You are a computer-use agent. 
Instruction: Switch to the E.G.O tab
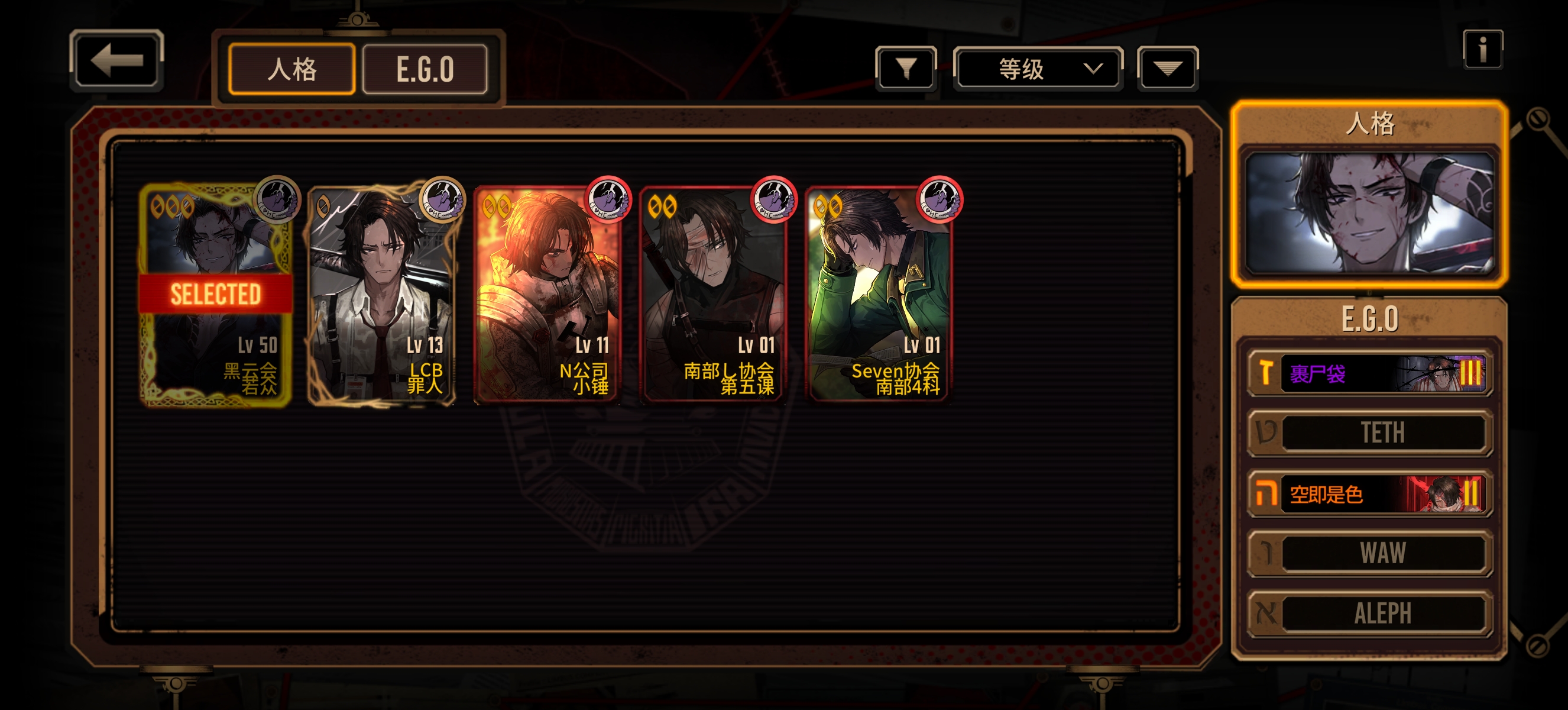click(425, 69)
